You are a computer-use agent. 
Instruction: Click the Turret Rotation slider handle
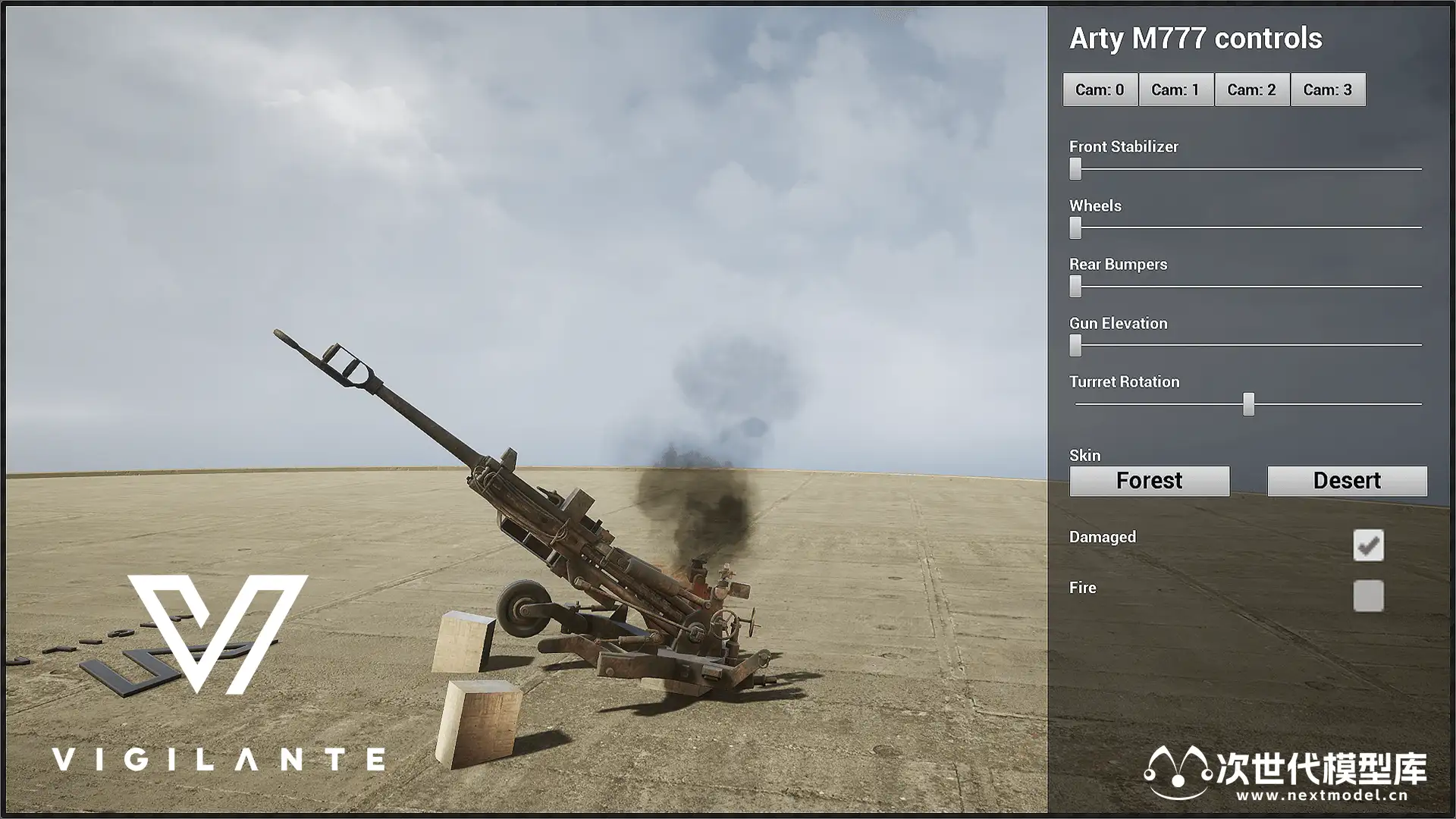click(1248, 404)
